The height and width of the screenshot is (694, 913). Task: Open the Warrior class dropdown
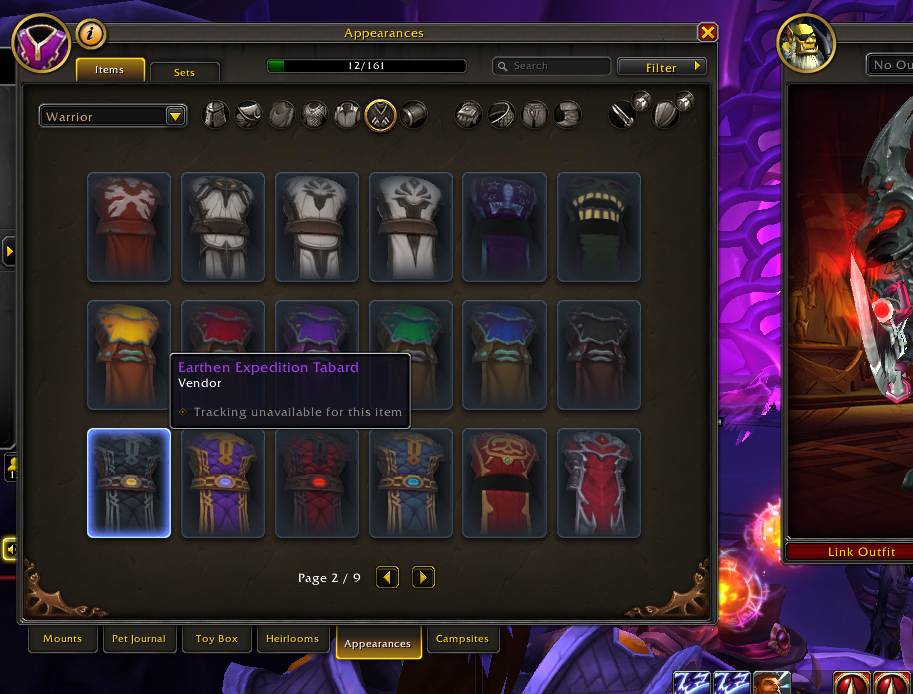tap(114, 116)
